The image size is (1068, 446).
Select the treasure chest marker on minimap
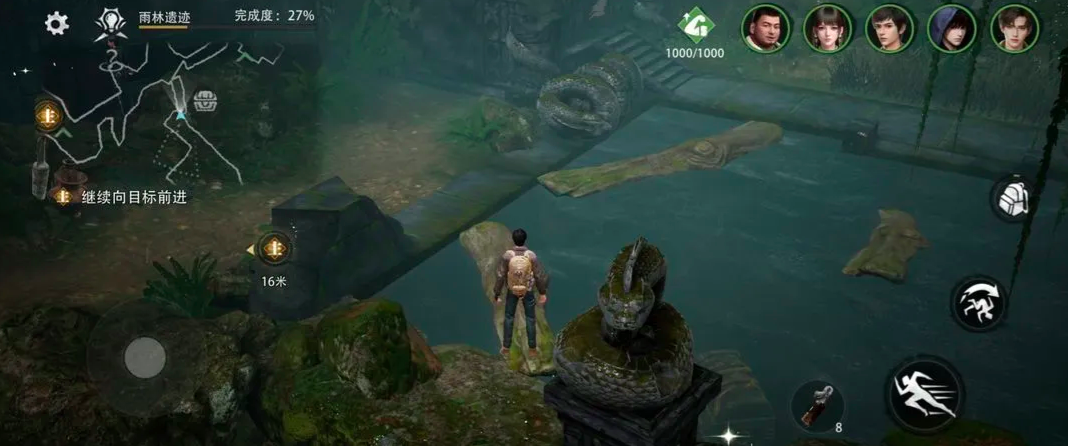pyautogui.click(x=205, y=101)
